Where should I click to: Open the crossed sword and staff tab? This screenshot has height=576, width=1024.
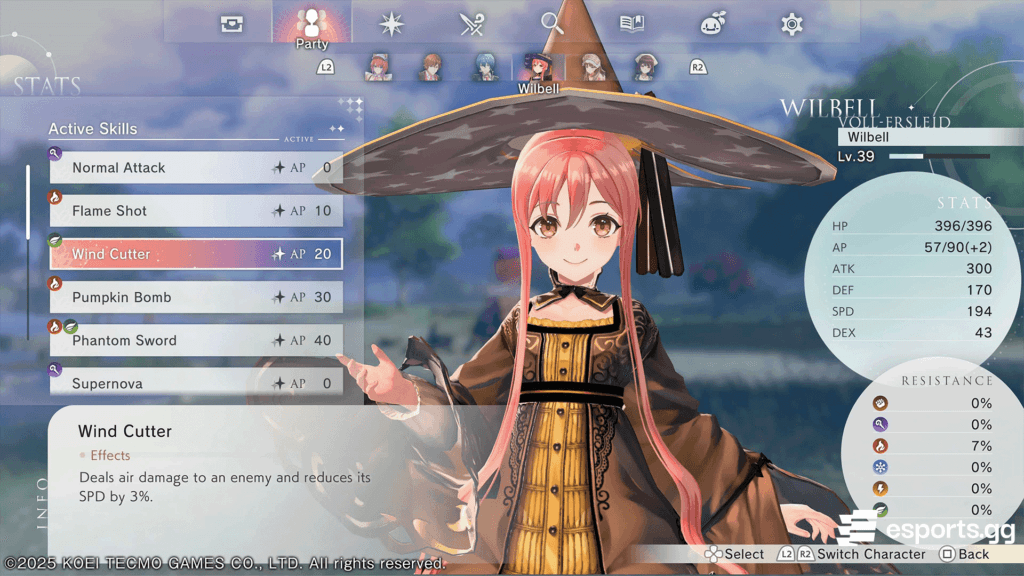472,24
